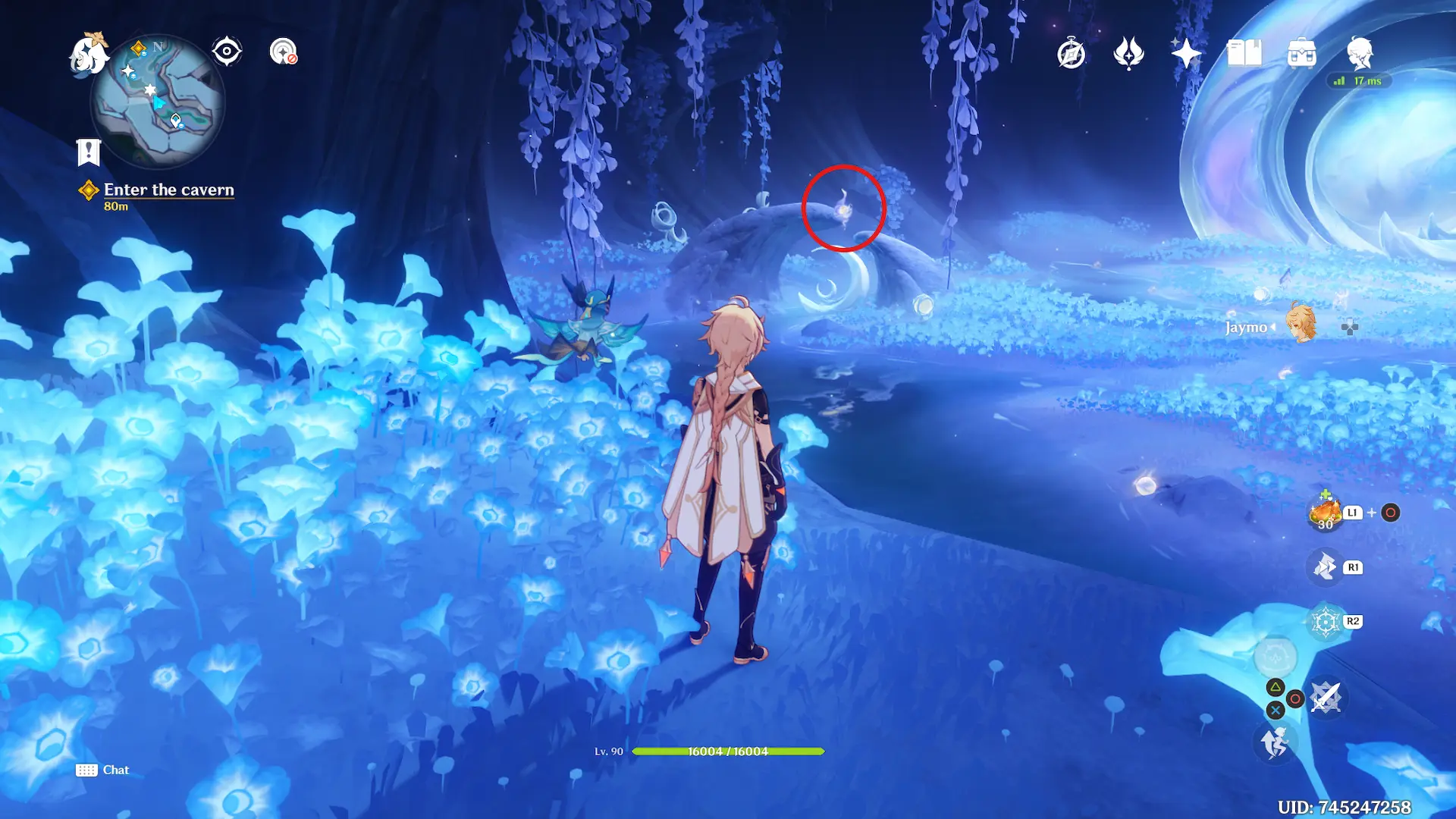Open the Battle Pass wings icon
The image size is (1456, 819).
1128,54
